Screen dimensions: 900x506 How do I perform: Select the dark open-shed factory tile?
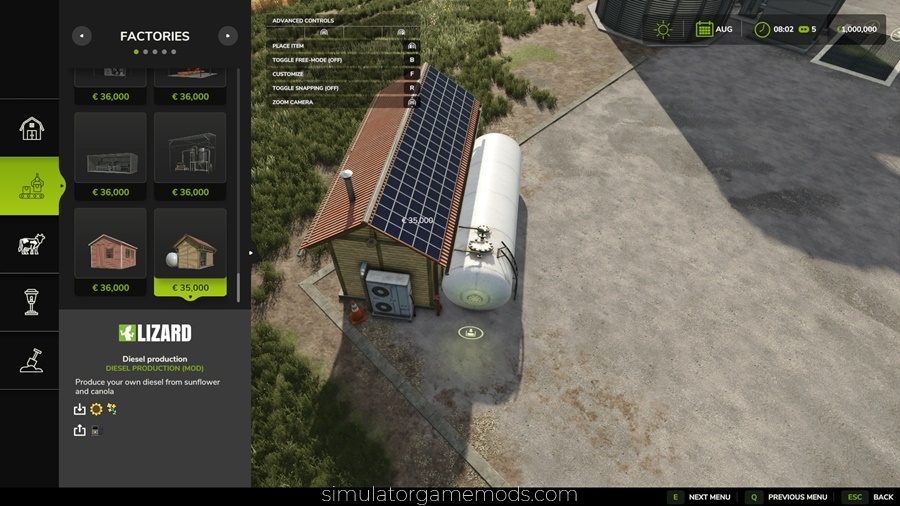tap(110, 156)
